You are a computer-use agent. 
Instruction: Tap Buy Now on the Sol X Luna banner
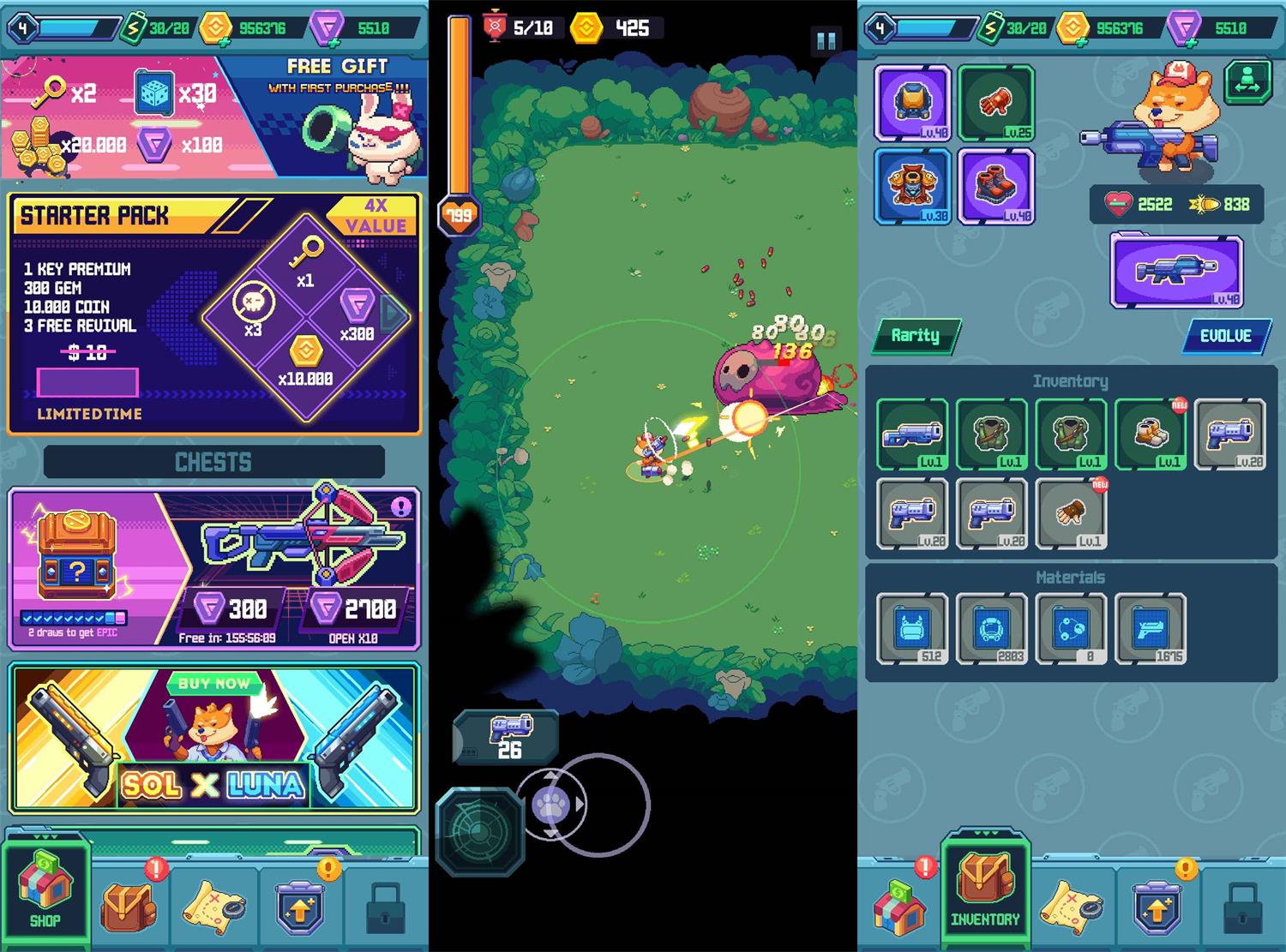(x=213, y=684)
